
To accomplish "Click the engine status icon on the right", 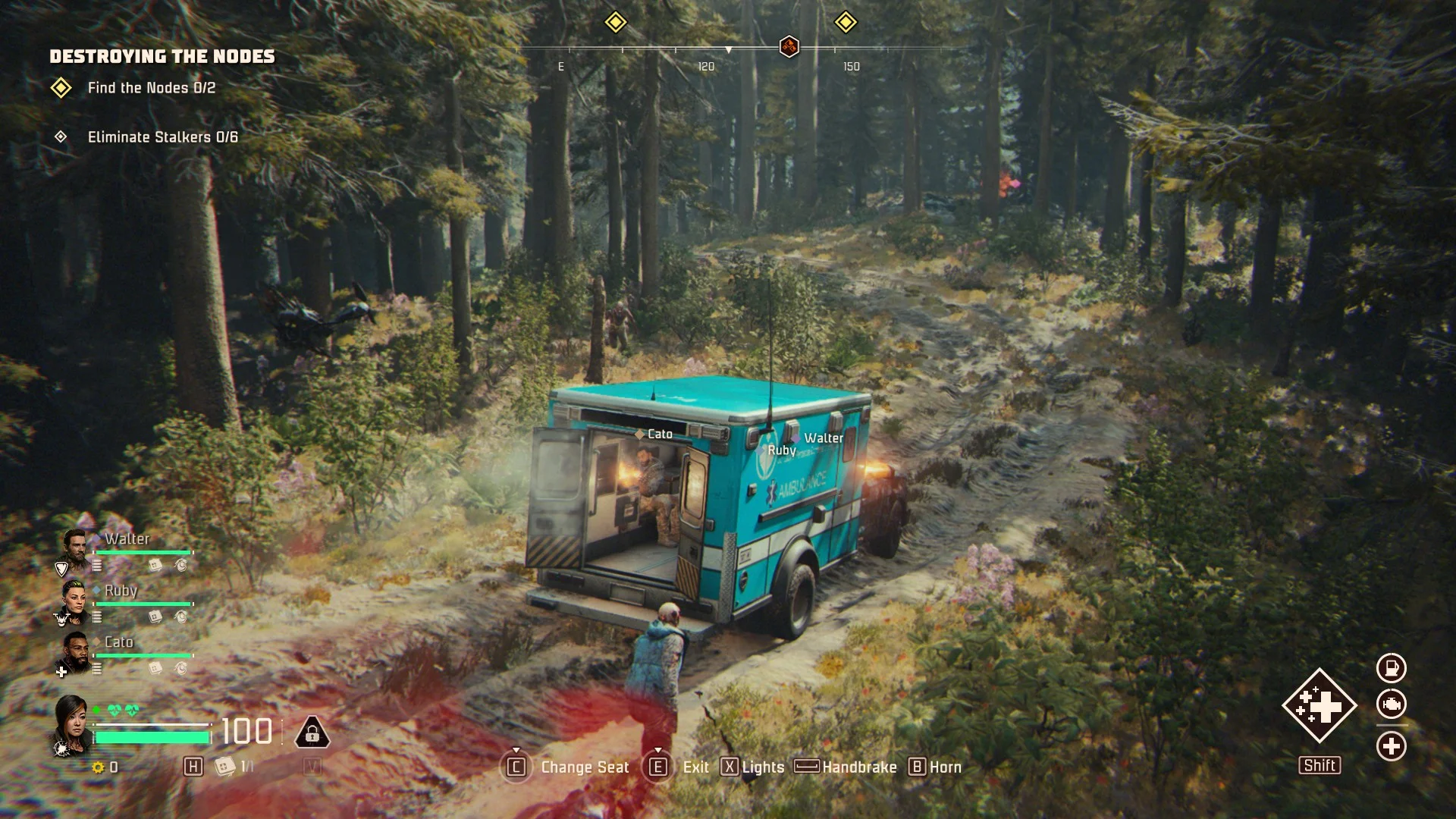I will point(1392,704).
